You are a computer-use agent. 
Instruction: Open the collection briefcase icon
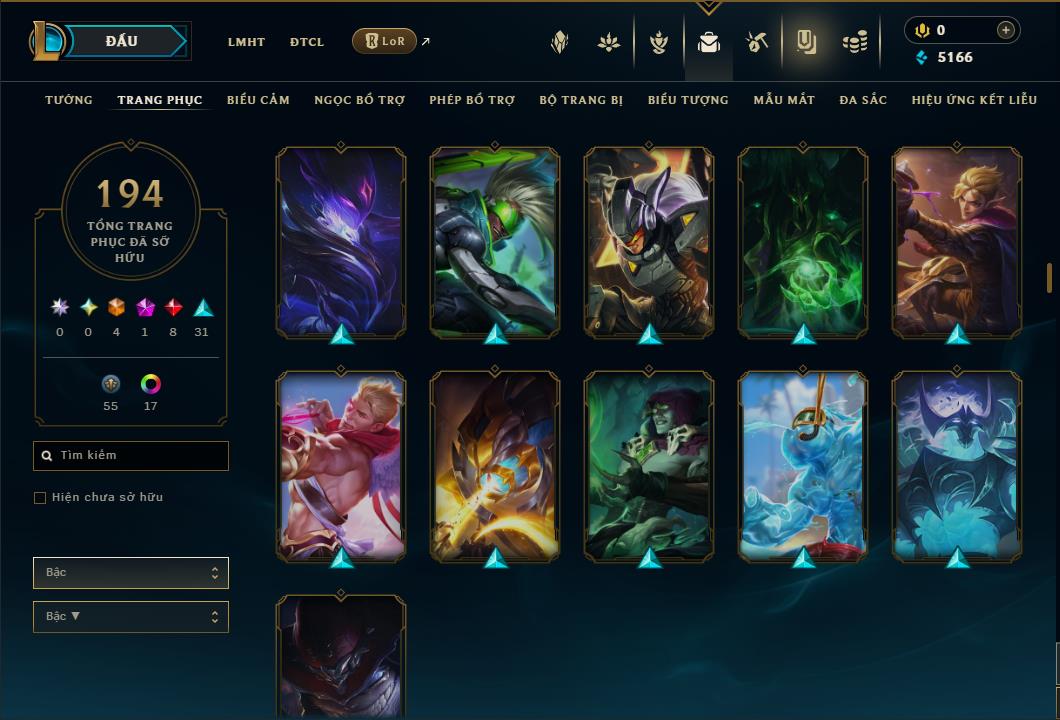709,42
